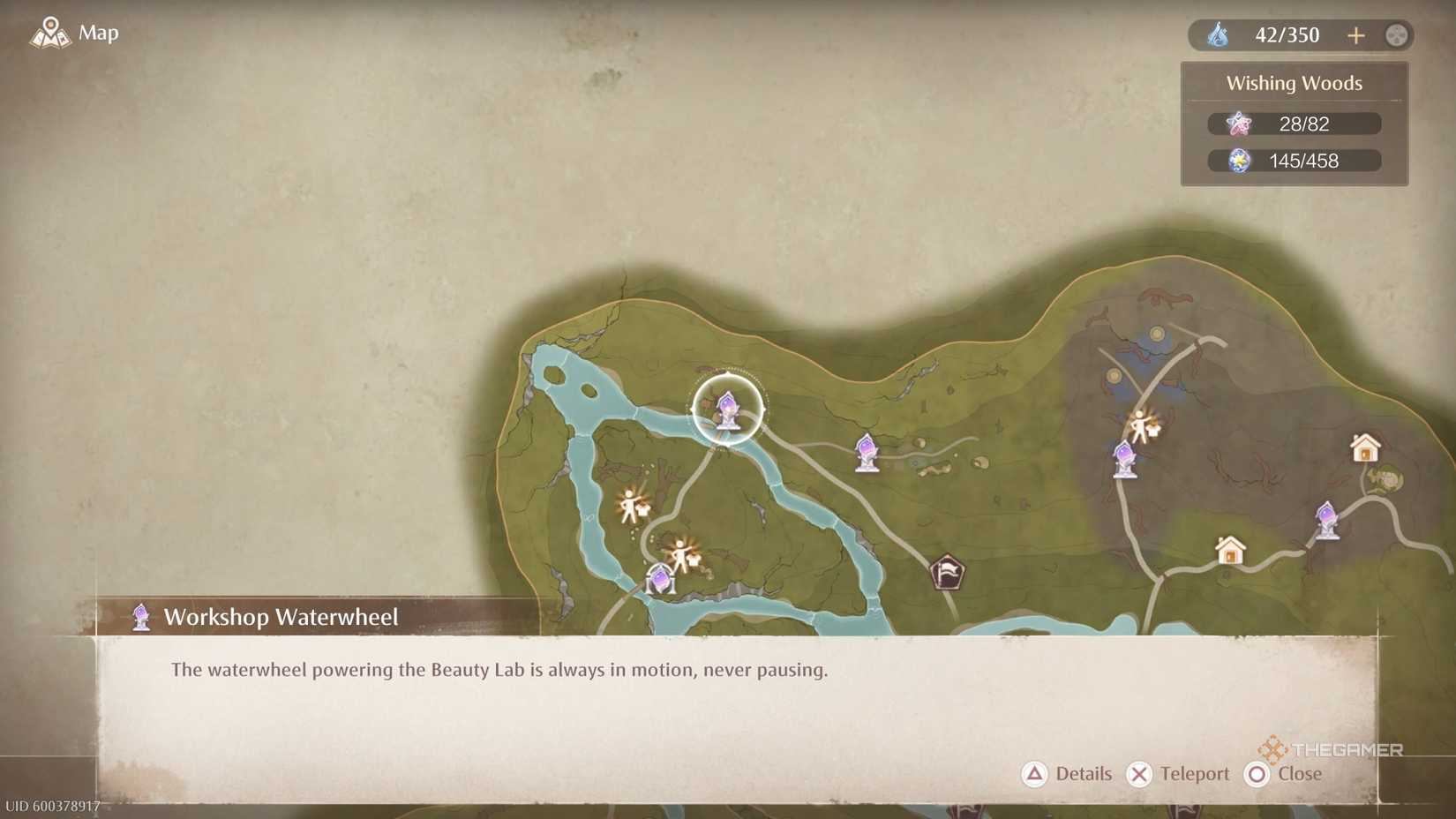Click the house icon along the southern road
Image resolution: width=1456 pixels, height=819 pixels.
click(x=1228, y=551)
